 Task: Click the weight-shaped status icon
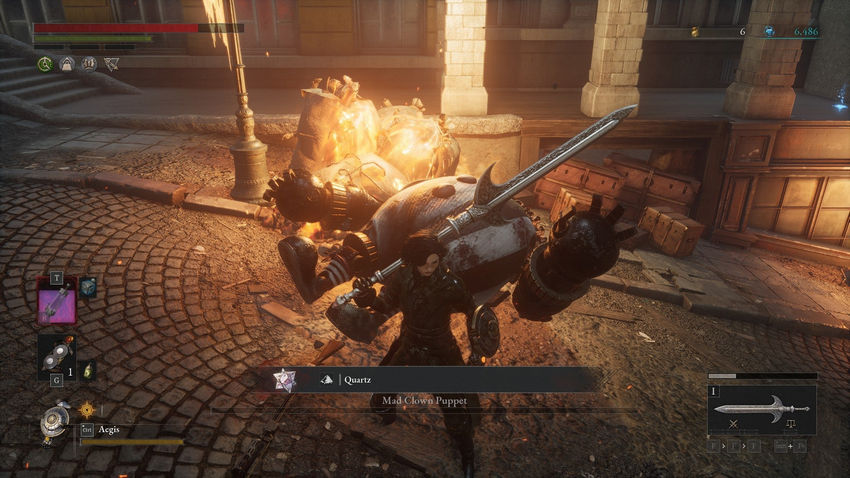pyautogui.click(x=67, y=64)
